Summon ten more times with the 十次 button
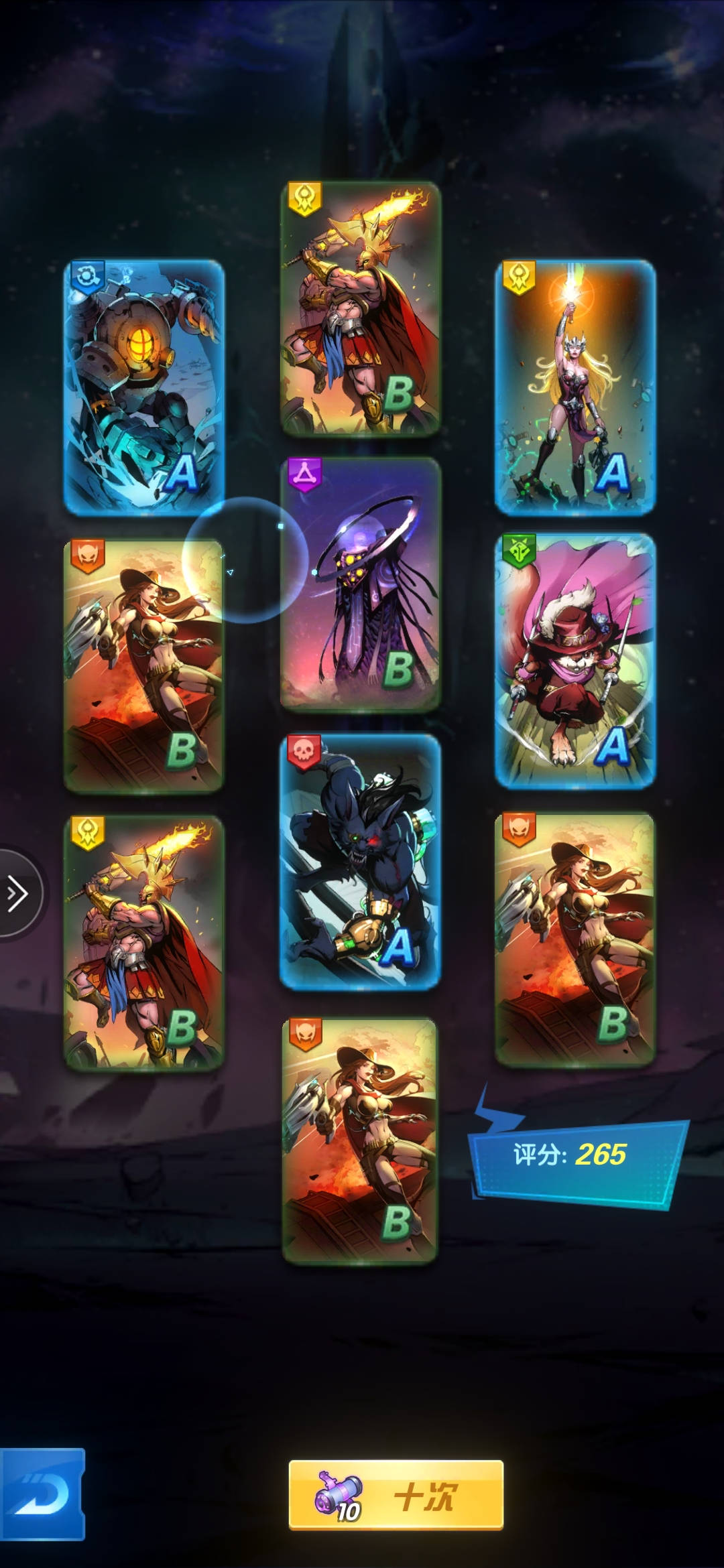 point(396,1494)
